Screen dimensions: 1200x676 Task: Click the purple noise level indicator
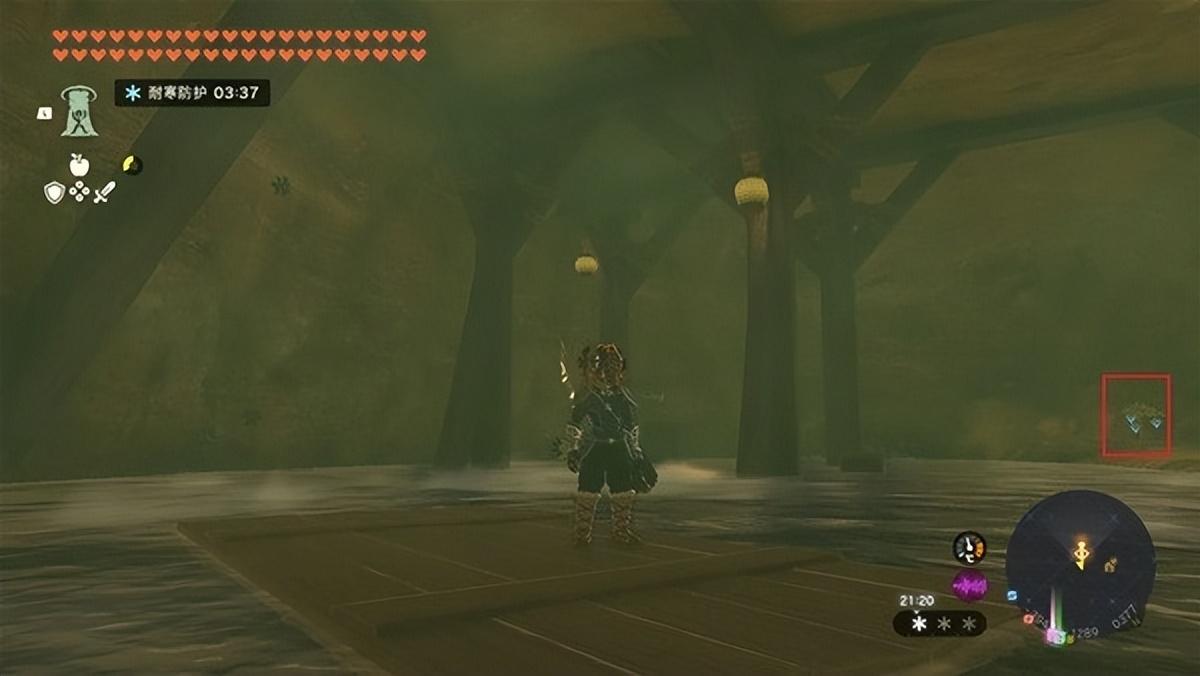point(969,585)
